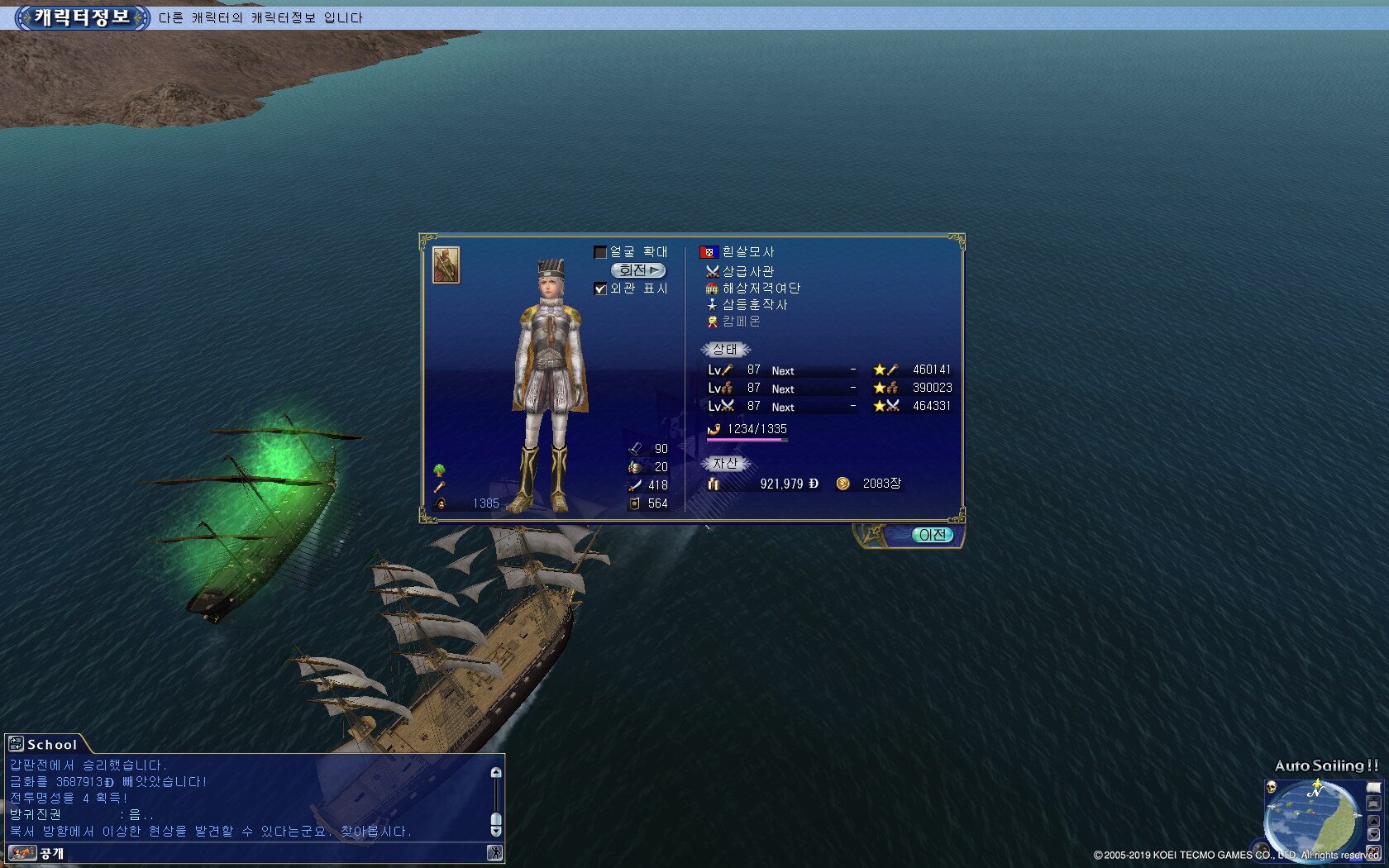Open the emote figure icon in chat
Screen dimensions: 1389x868
coord(494,853)
